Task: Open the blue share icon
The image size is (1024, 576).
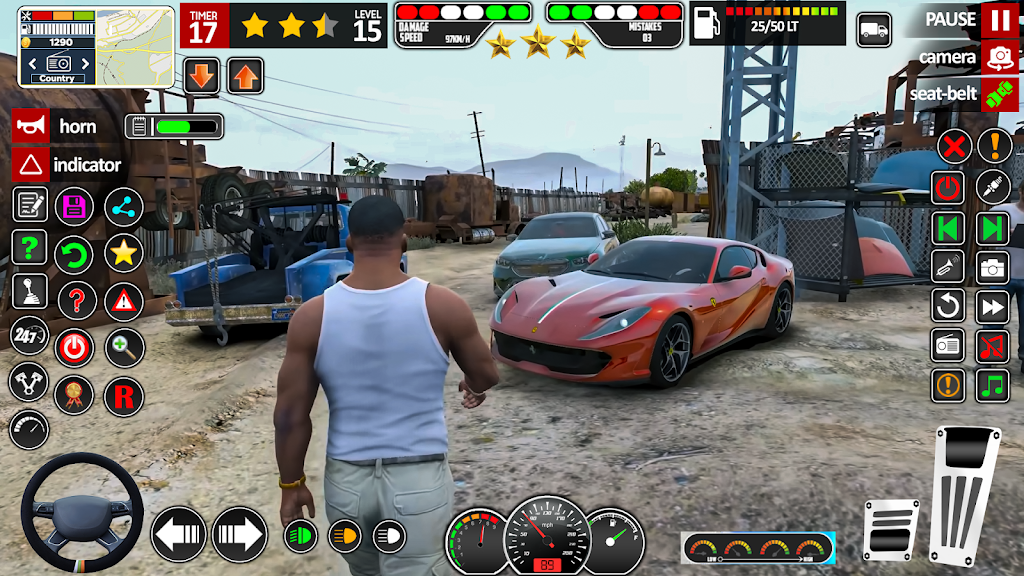Action: 124,207
